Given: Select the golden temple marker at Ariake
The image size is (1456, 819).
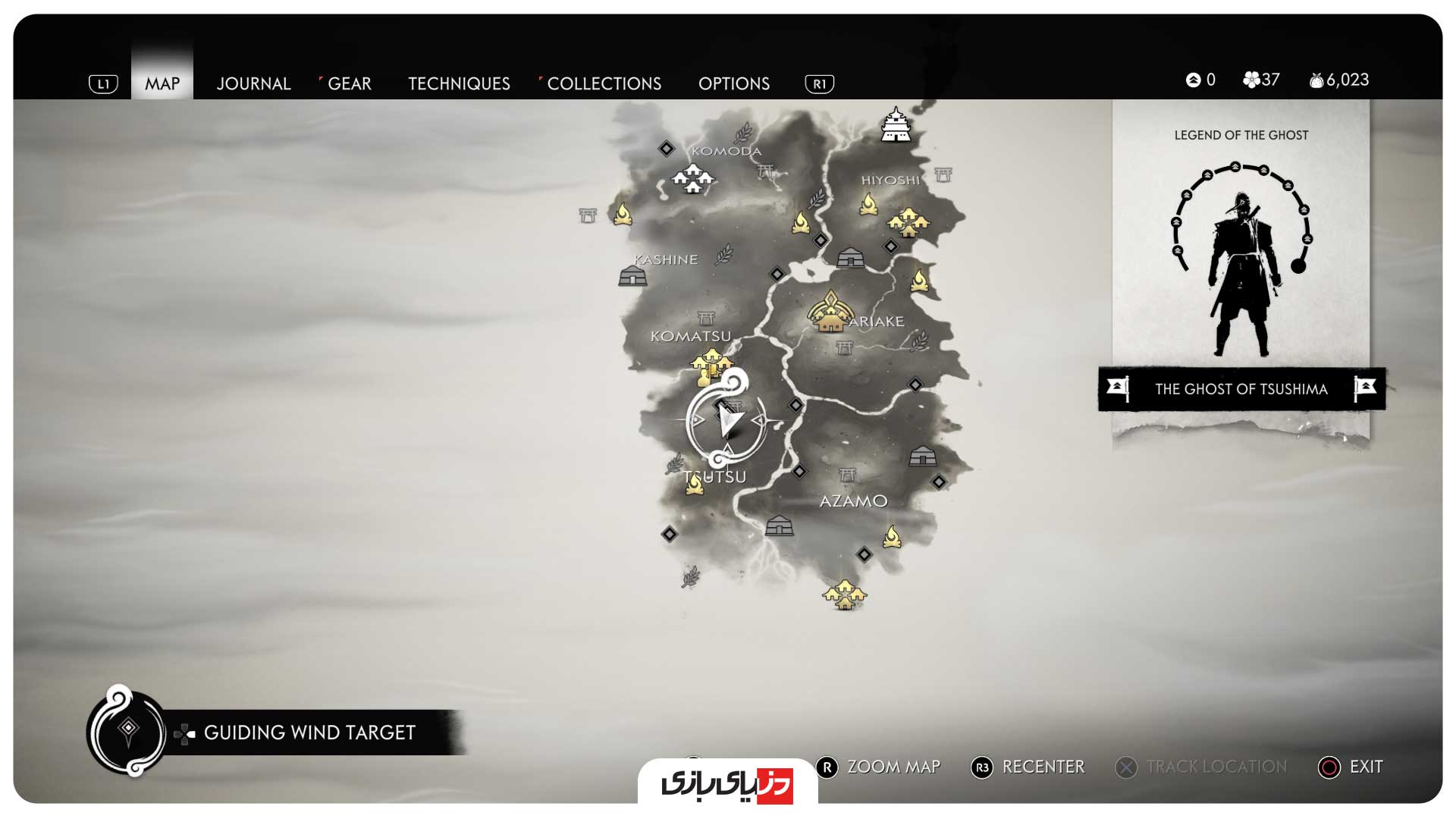Looking at the screenshot, I should [x=829, y=312].
